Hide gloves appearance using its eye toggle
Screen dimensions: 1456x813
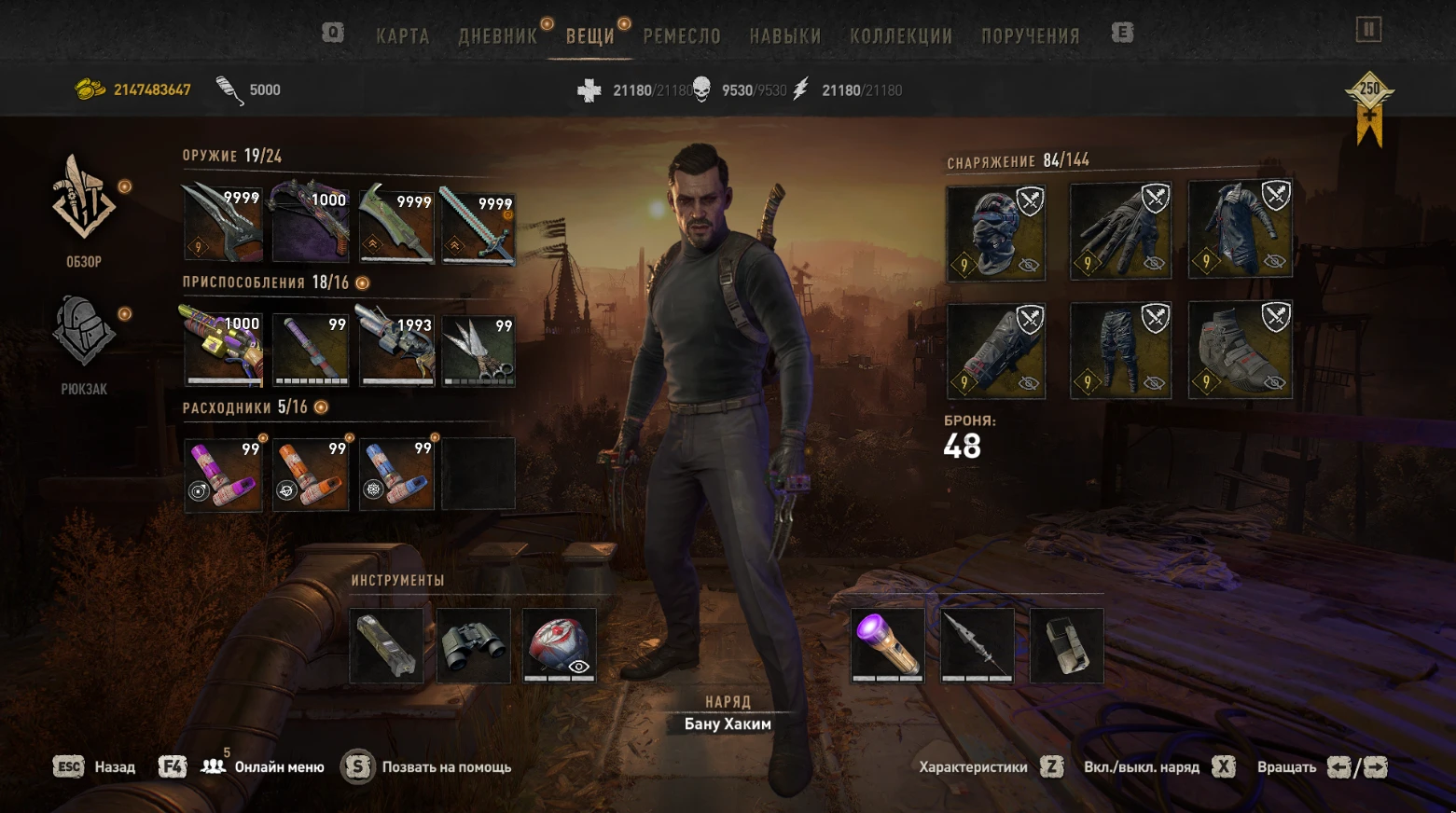coord(1153,263)
